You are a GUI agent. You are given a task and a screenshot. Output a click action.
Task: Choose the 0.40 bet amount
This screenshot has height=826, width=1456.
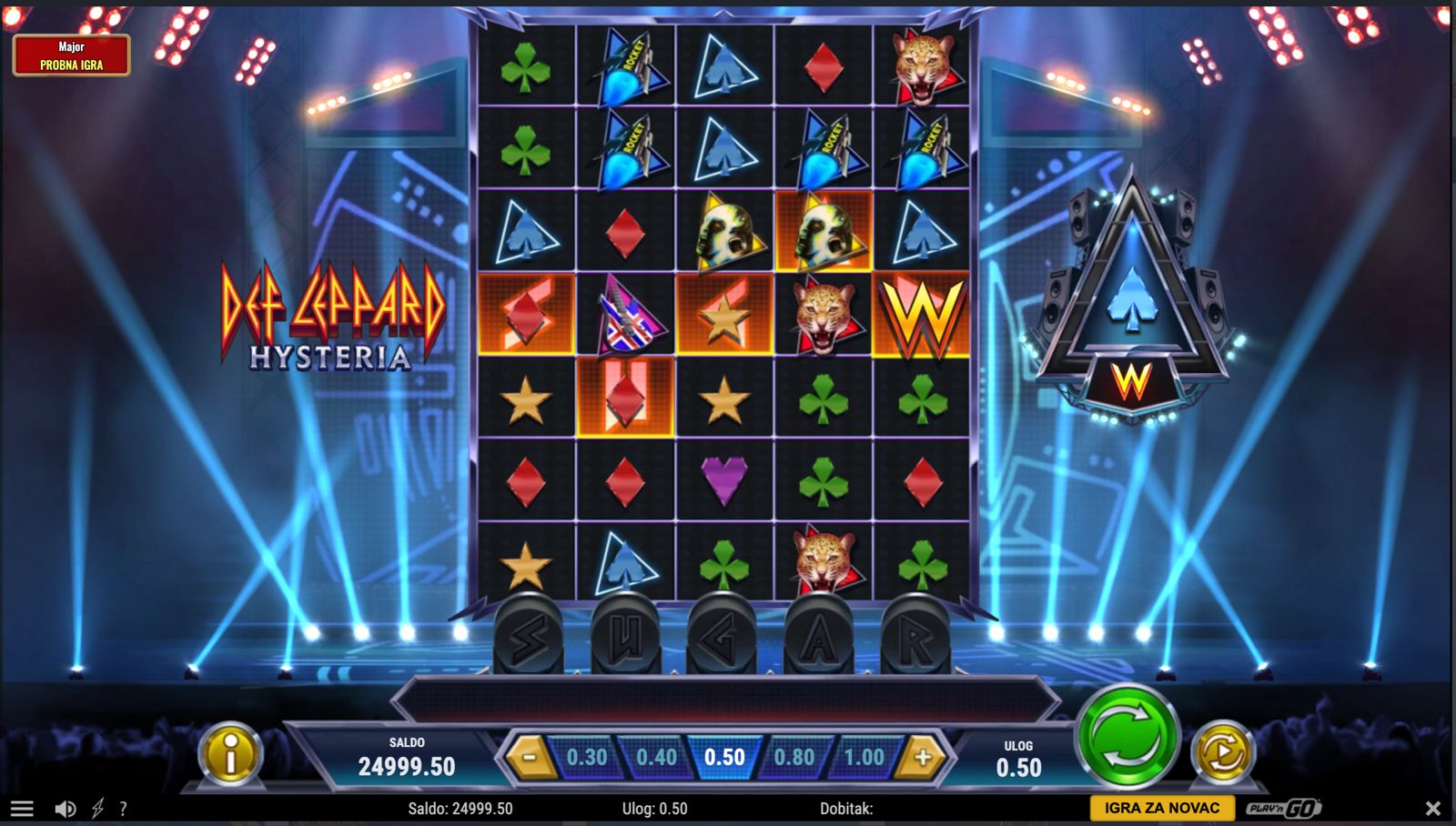[656, 757]
